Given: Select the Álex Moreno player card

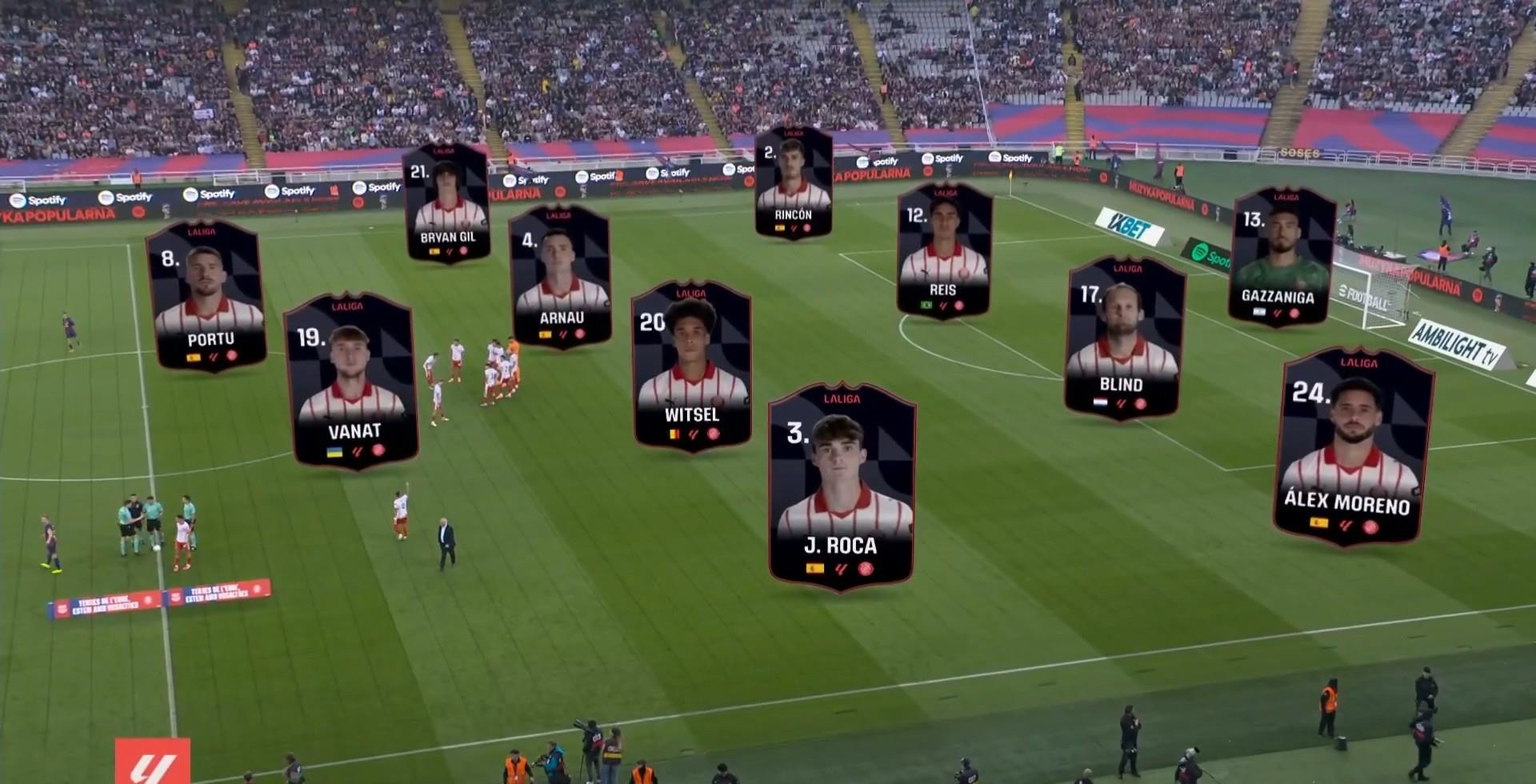Looking at the screenshot, I should [x=1353, y=446].
